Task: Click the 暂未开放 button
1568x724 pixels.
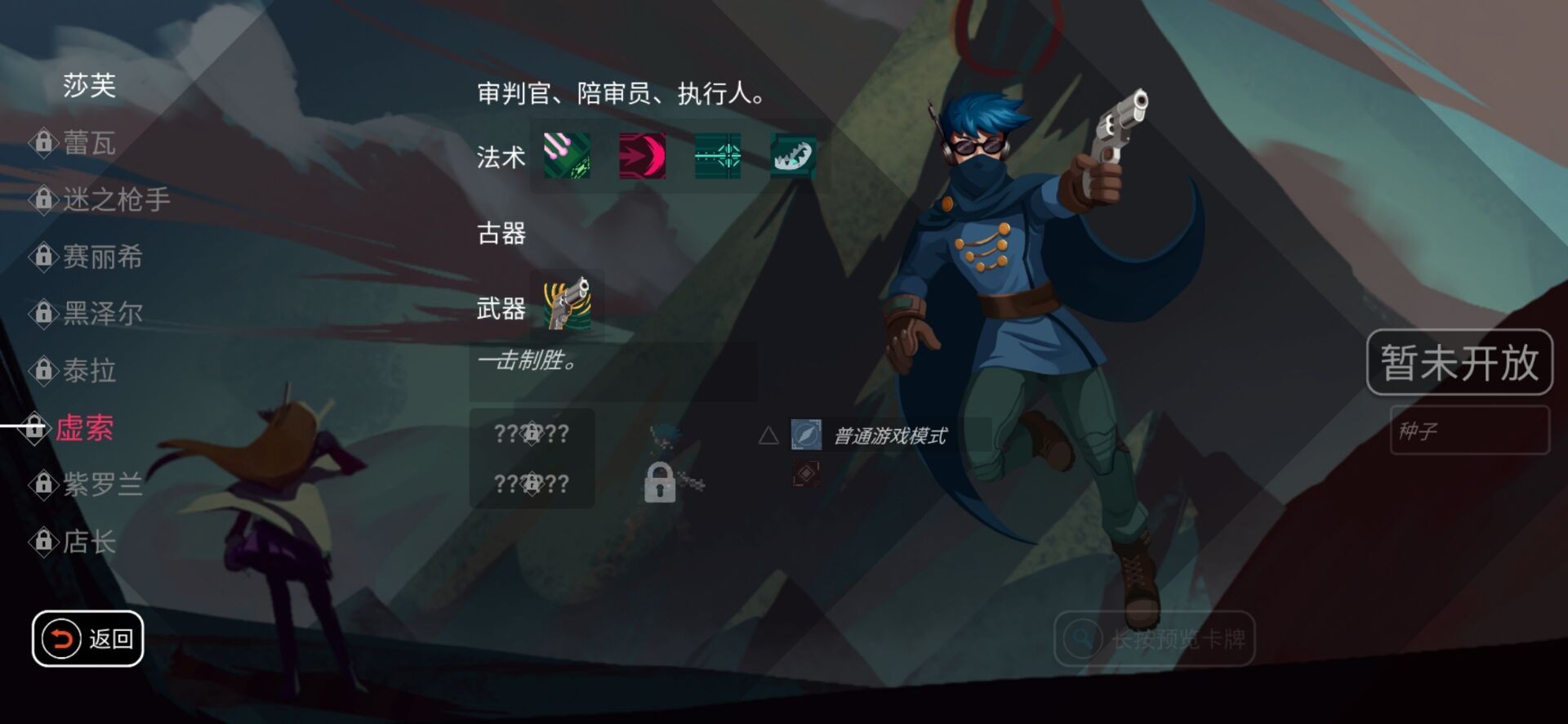Action: (1460, 362)
